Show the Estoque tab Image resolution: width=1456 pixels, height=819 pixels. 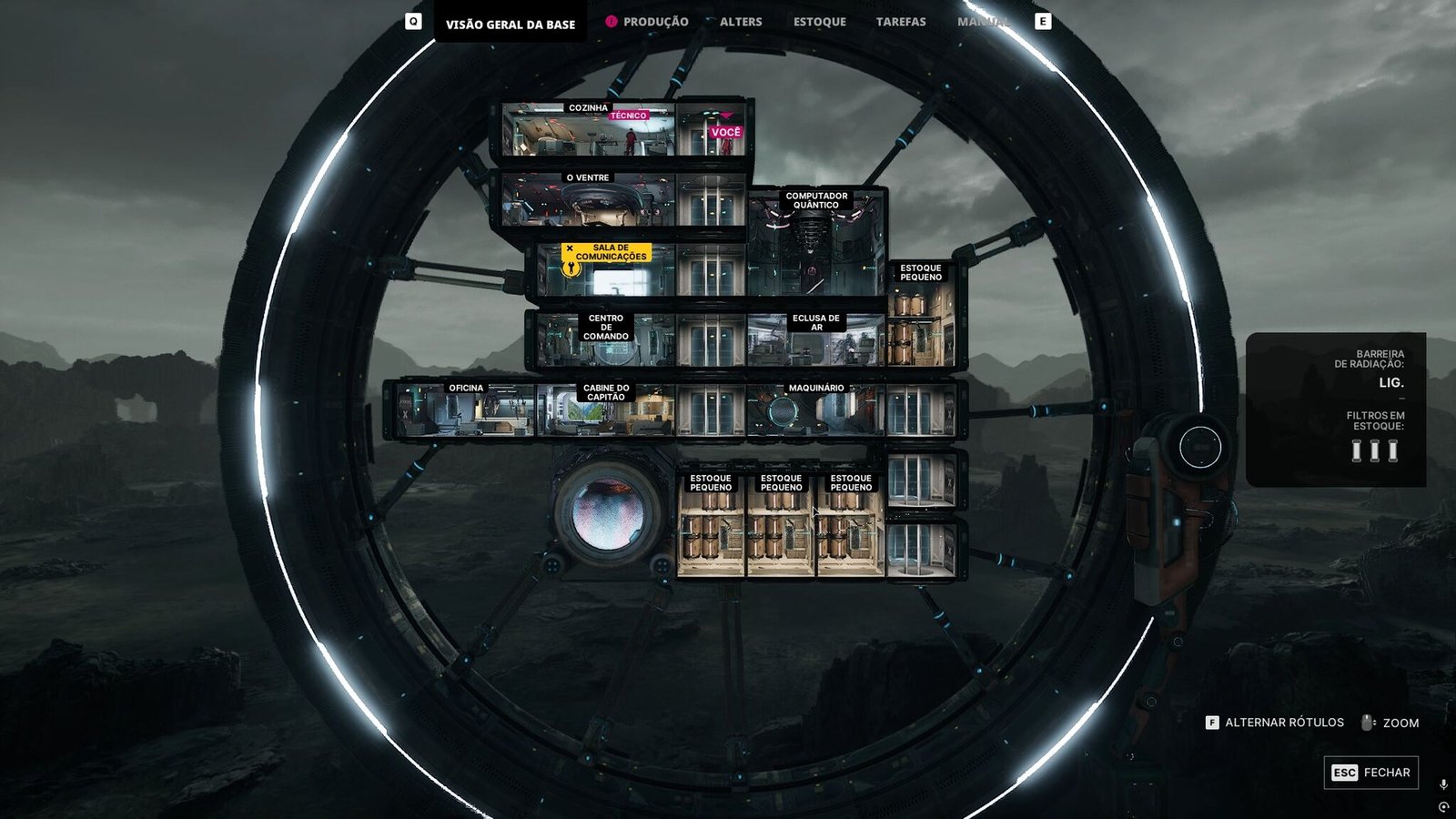click(x=819, y=22)
